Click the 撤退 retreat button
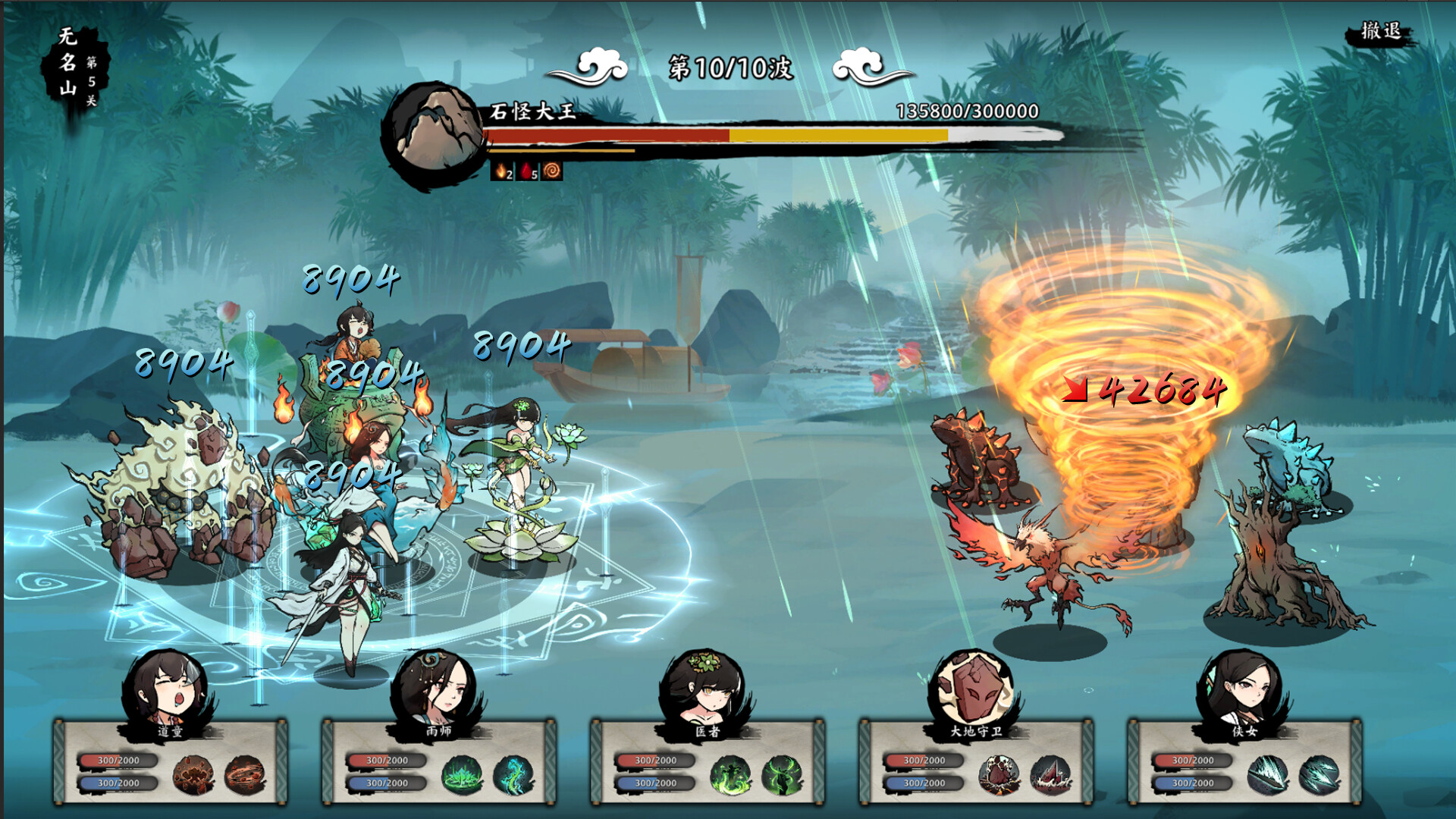 point(1380,32)
